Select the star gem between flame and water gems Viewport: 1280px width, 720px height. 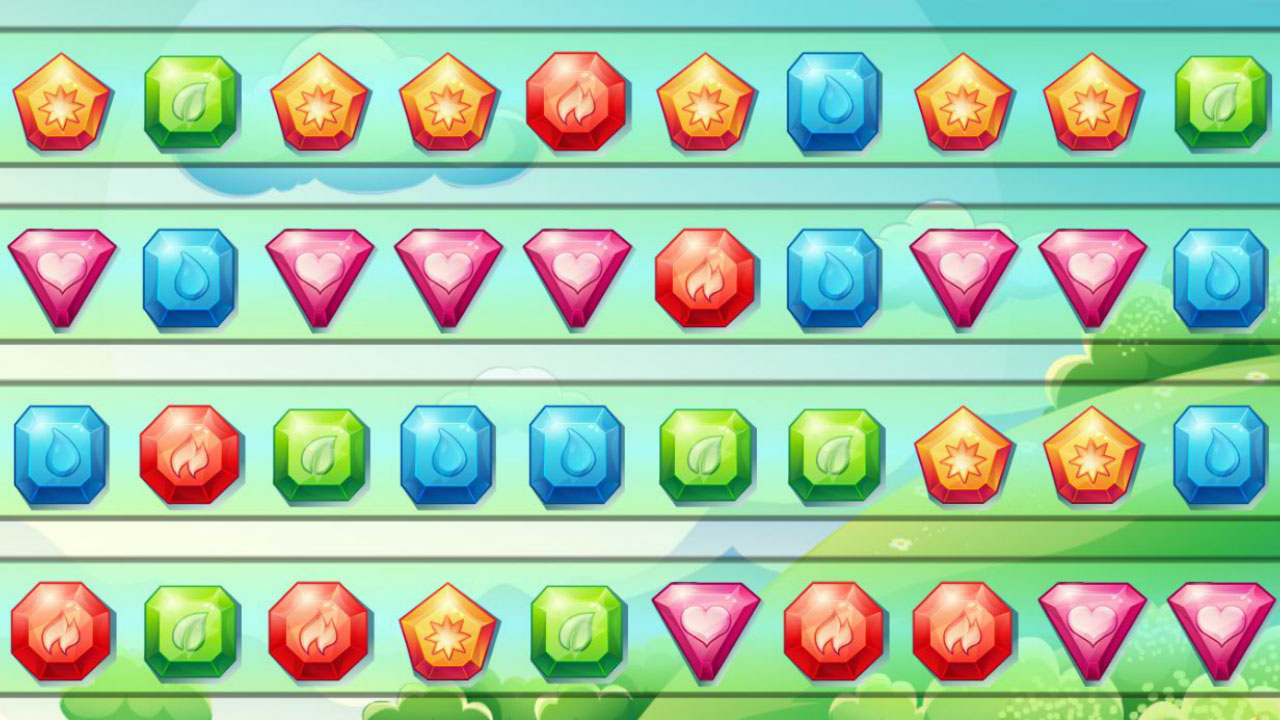[x=706, y=100]
